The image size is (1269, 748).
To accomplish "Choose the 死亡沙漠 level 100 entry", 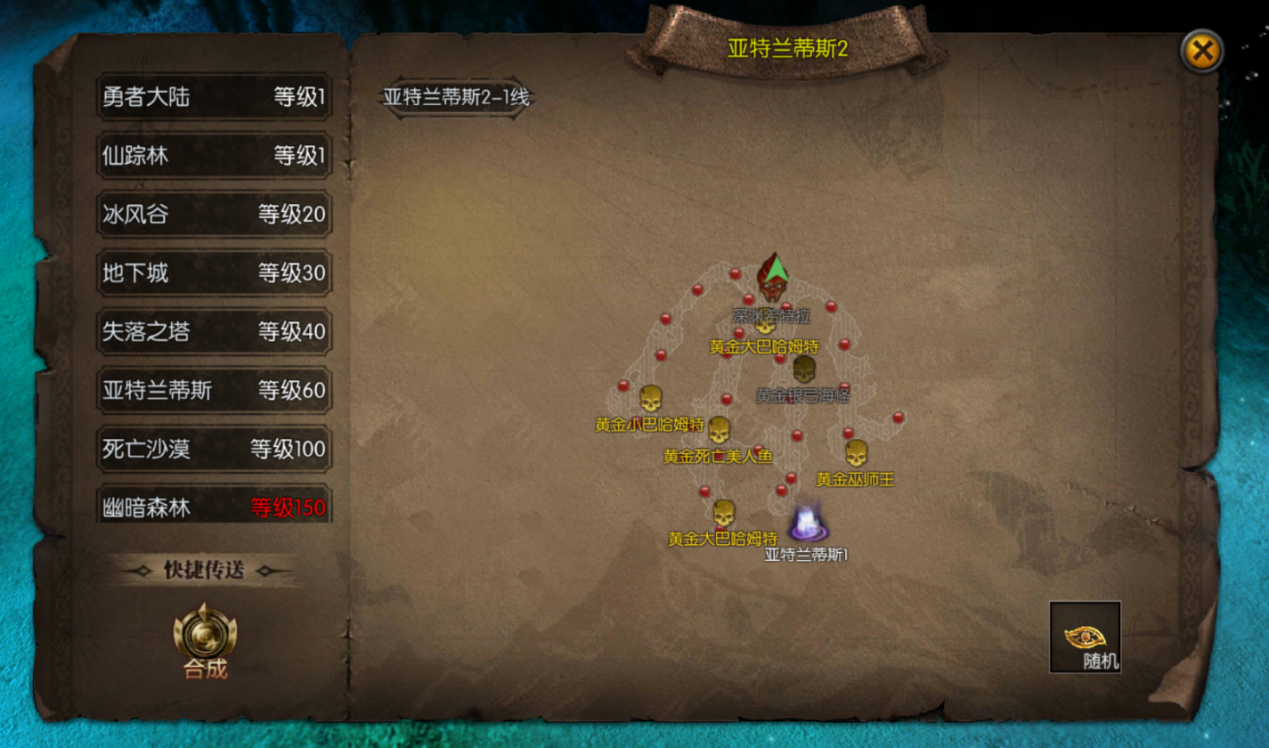I will (x=214, y=449).
